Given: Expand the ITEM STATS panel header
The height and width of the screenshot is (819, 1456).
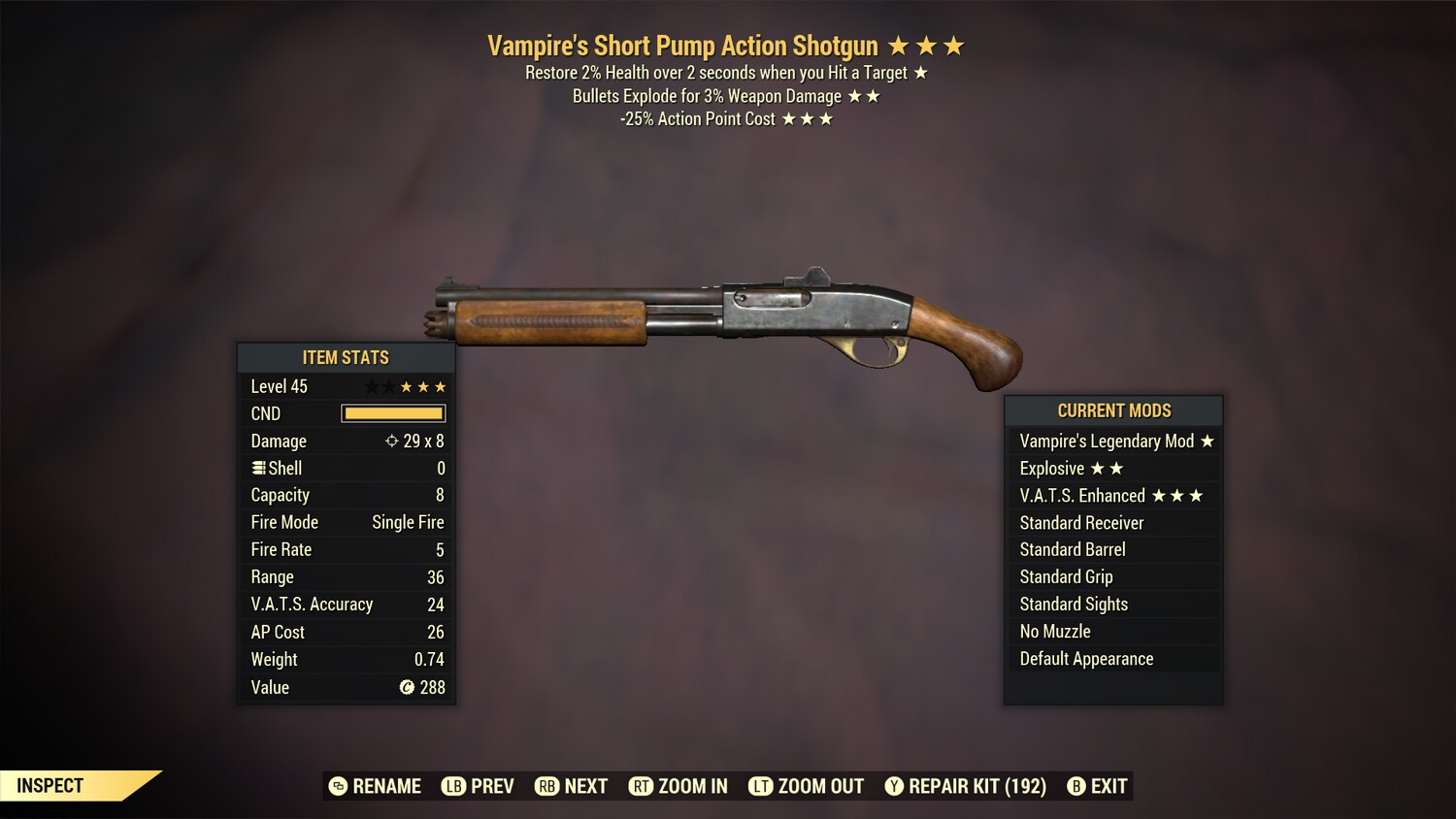Looking at the screenshot, I should (x=347, y=357).
